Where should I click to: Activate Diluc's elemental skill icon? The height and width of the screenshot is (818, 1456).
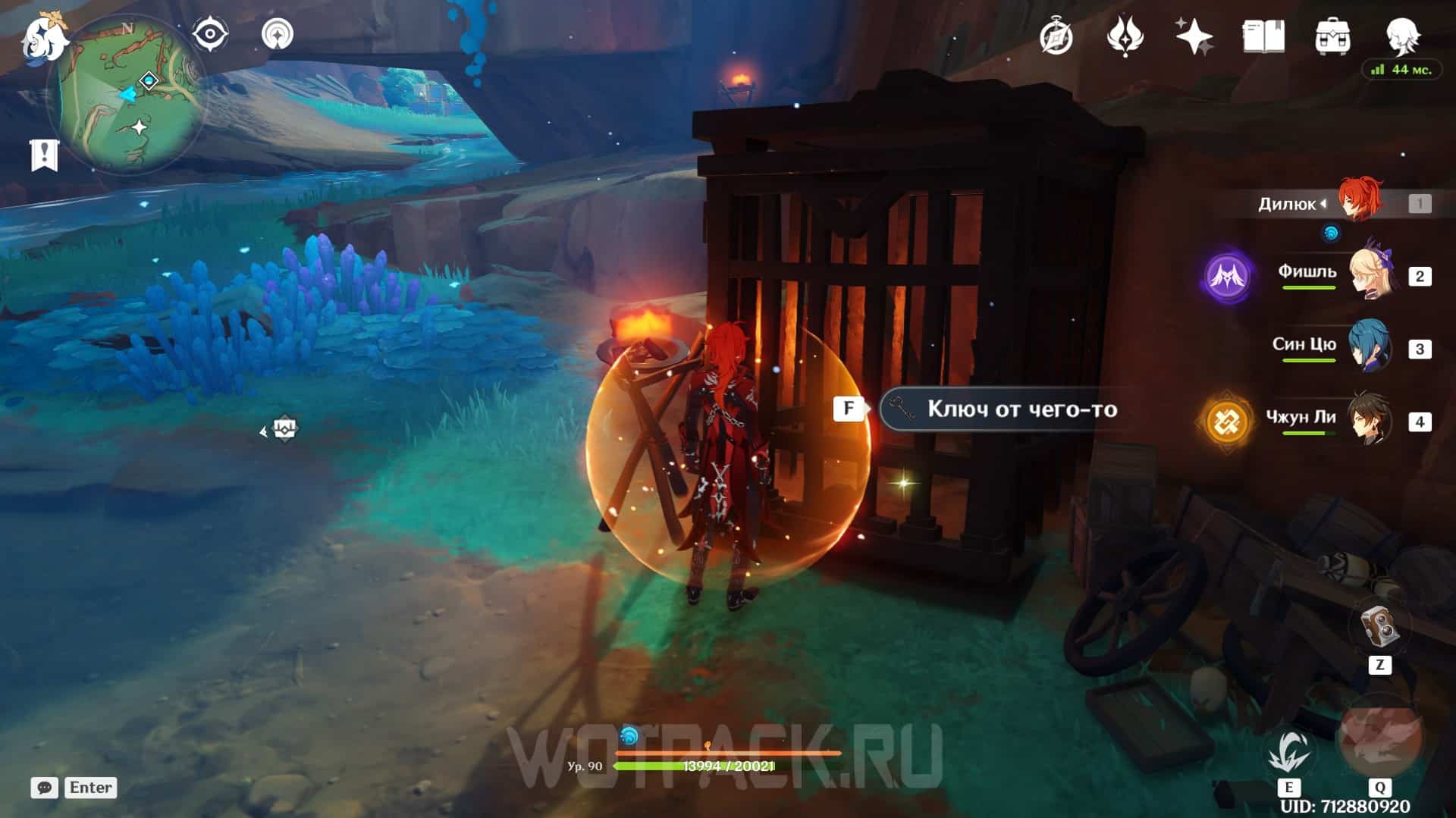[1288, 752]
